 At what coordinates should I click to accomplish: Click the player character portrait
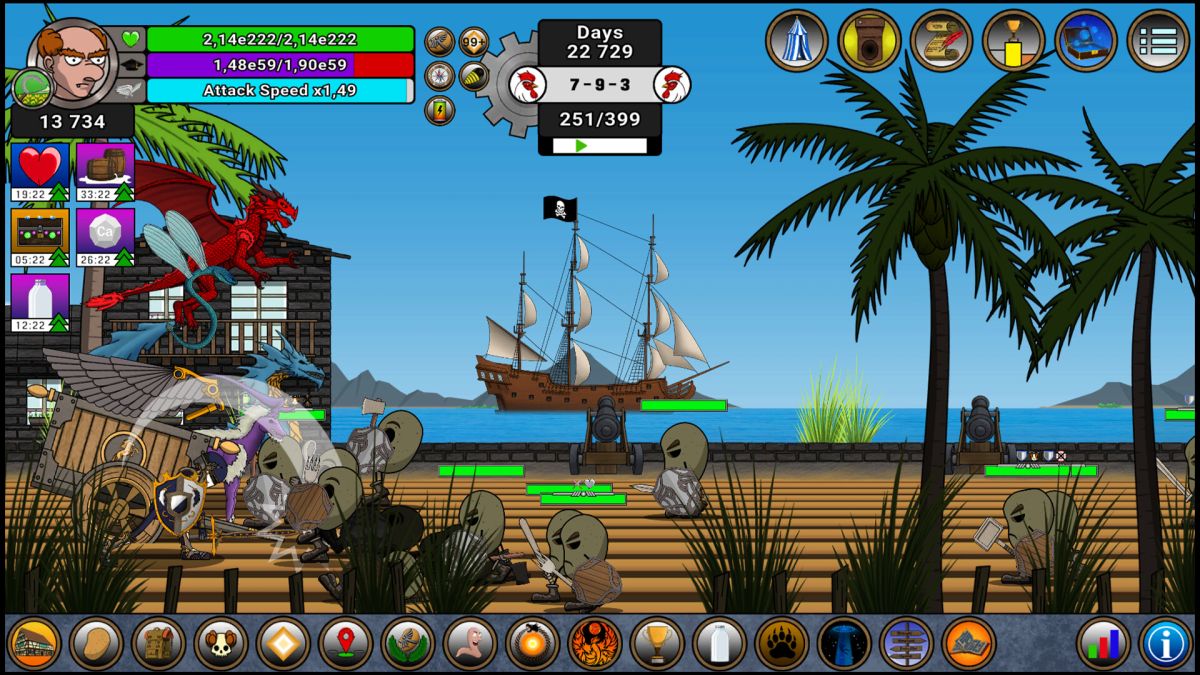click(72, 62)
